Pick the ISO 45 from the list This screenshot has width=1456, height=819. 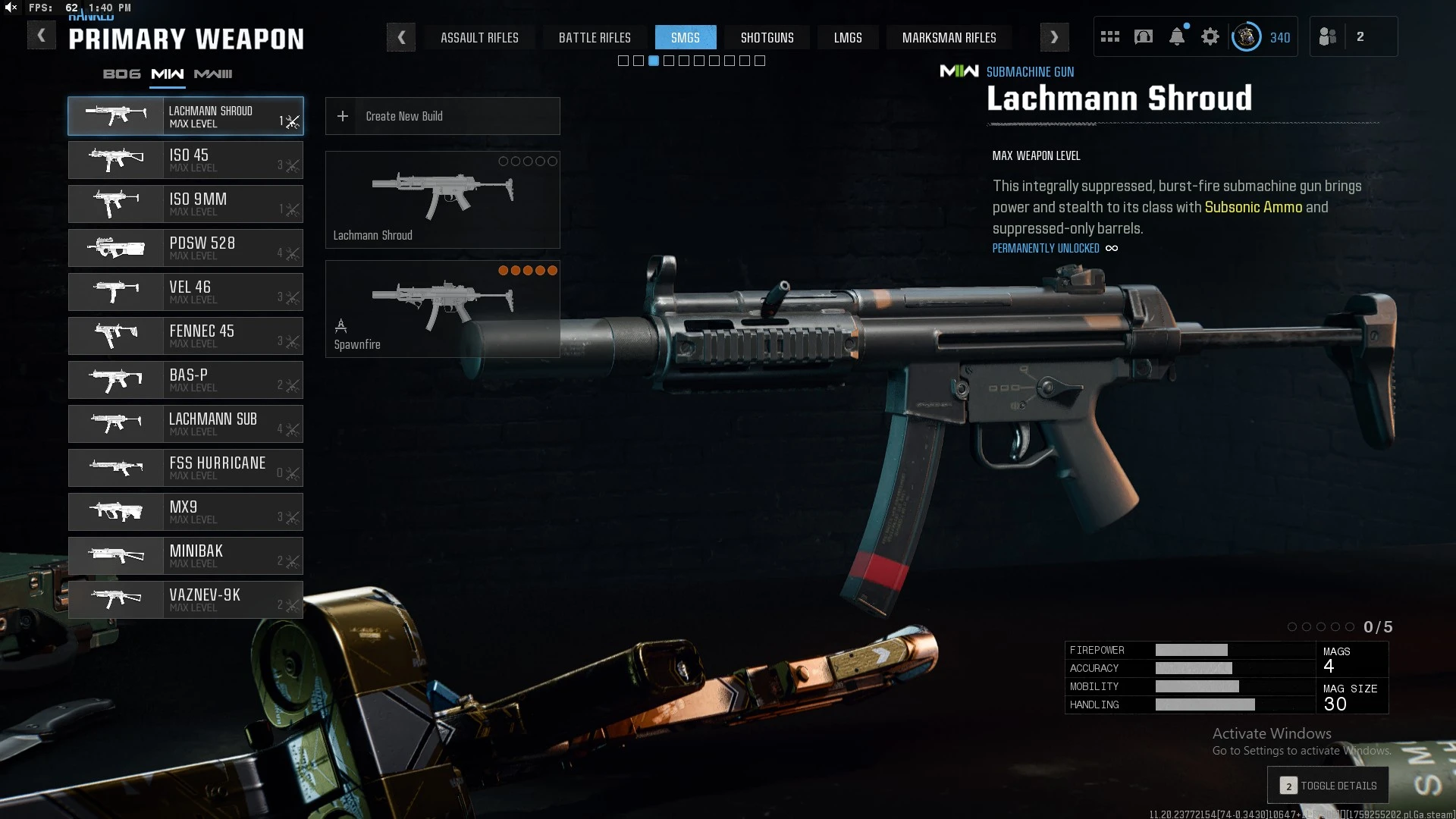pyautogui.click(x=186, y=160)
